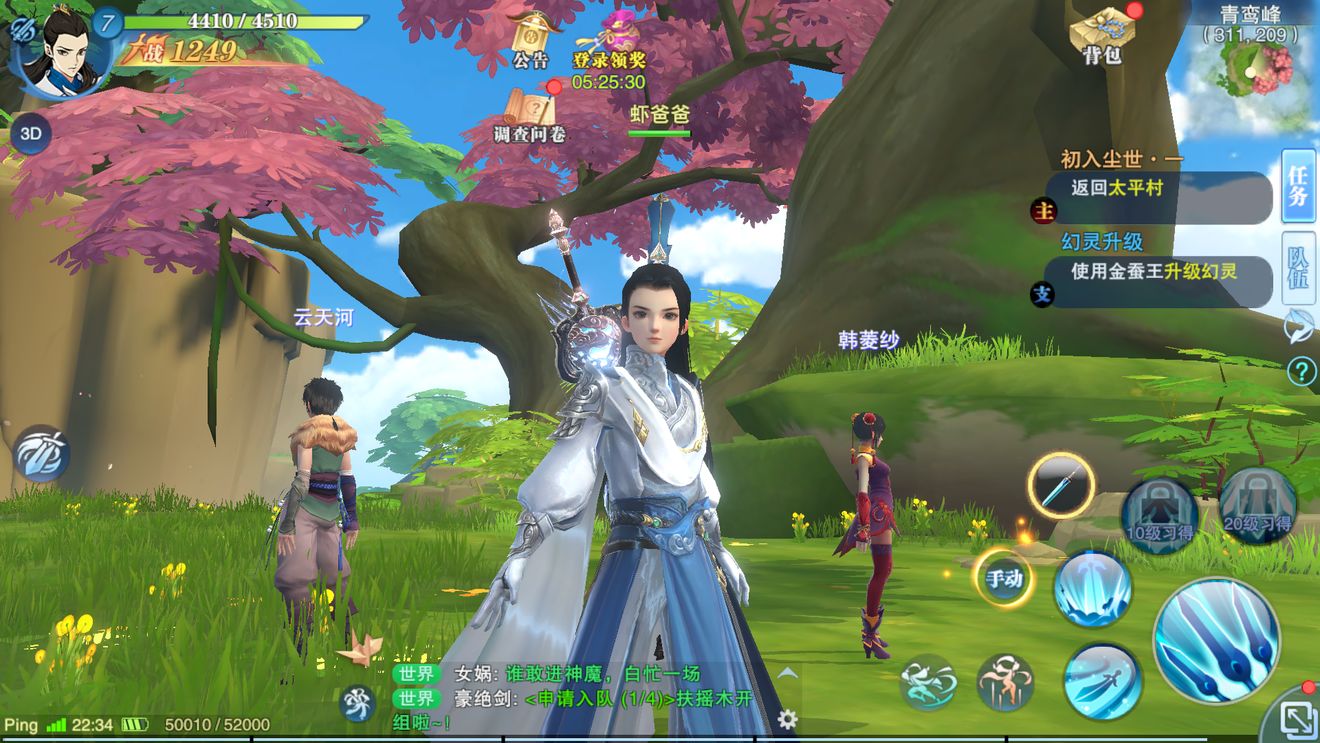Switch to the 任务 quest tab
Viewport: 1320px width, 743px height.
1298,186
